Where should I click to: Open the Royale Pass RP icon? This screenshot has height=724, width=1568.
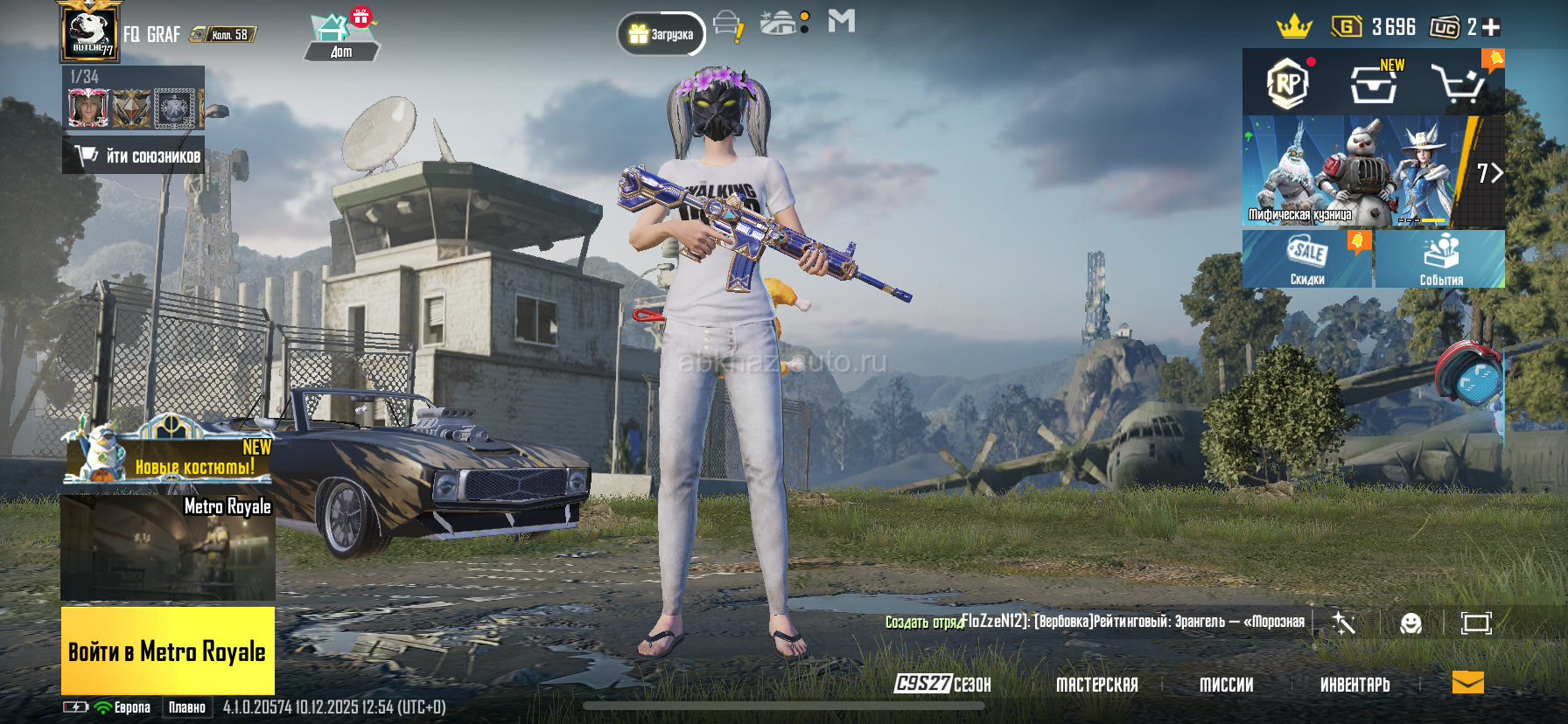(x=1287, y=84)
